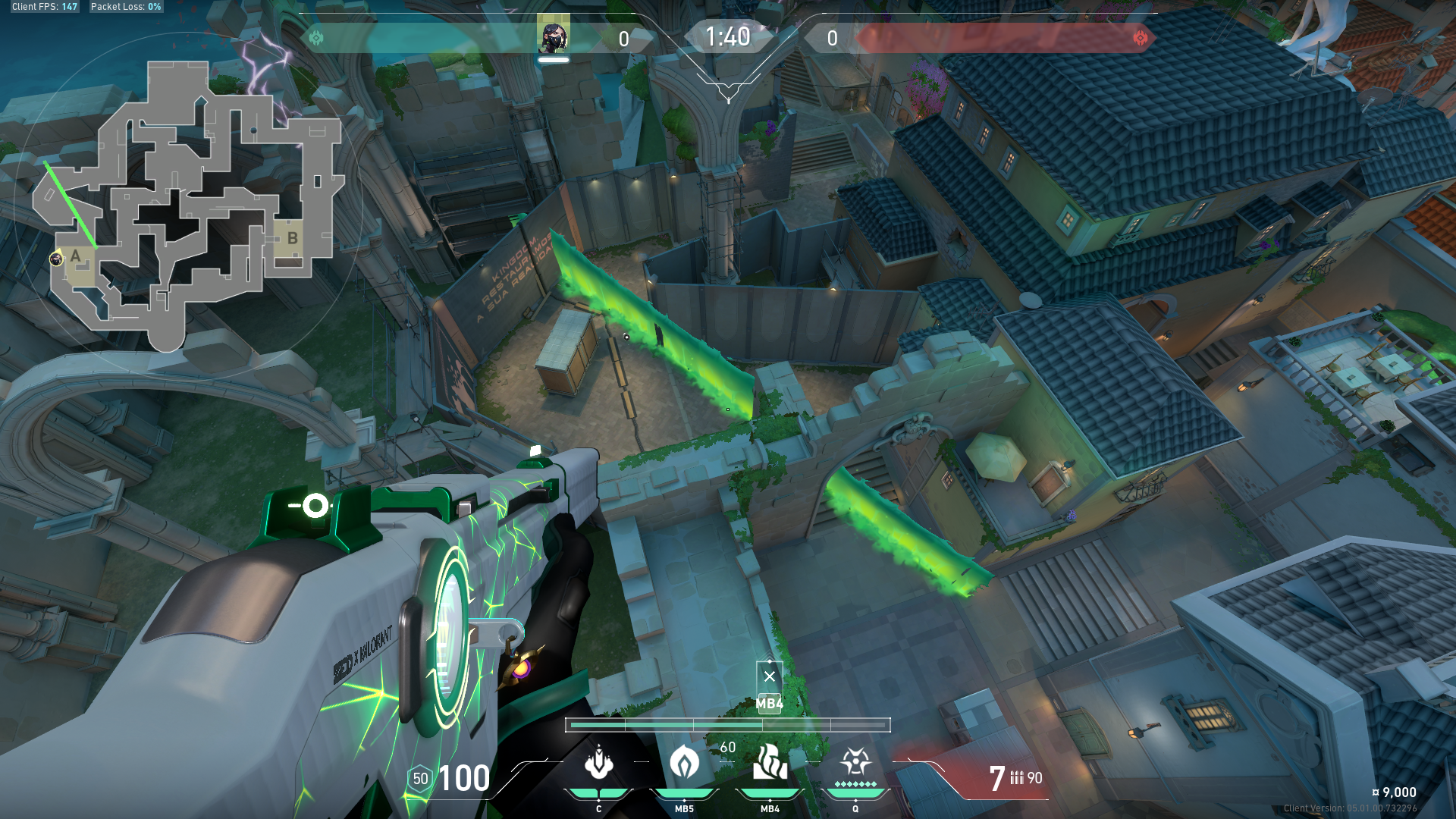Click the Viper agent portrait at top
This screenshot has height=819, width=1456.
tap(553, 36)
